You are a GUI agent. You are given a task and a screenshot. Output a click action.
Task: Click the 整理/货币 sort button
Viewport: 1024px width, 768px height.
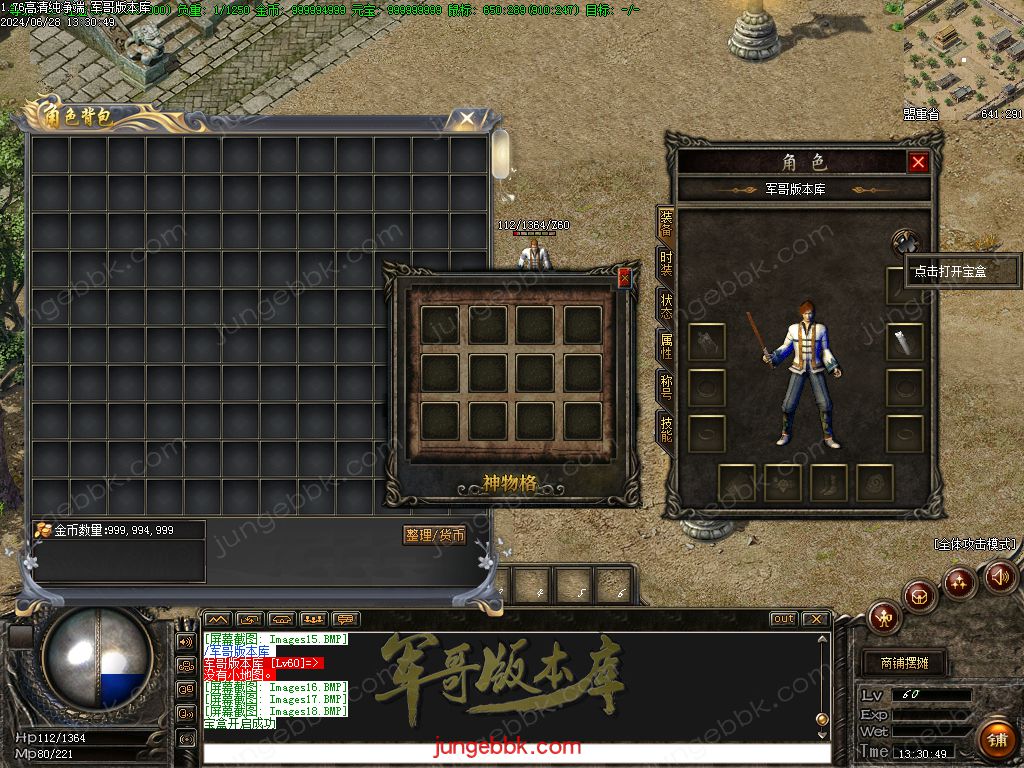435,536
